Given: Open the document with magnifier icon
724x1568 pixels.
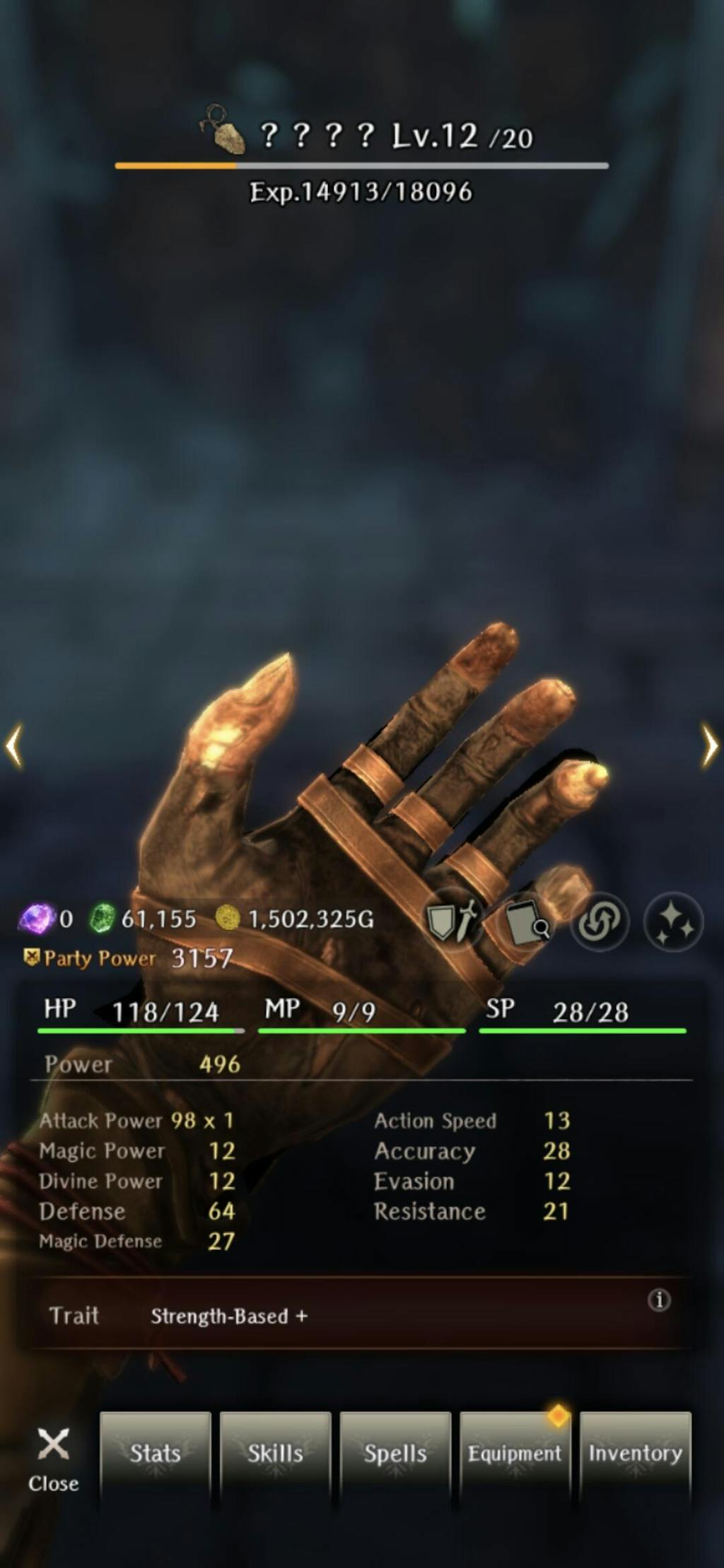Looking at the screenshot, I should pyautogui.click(x=527, y=921).
